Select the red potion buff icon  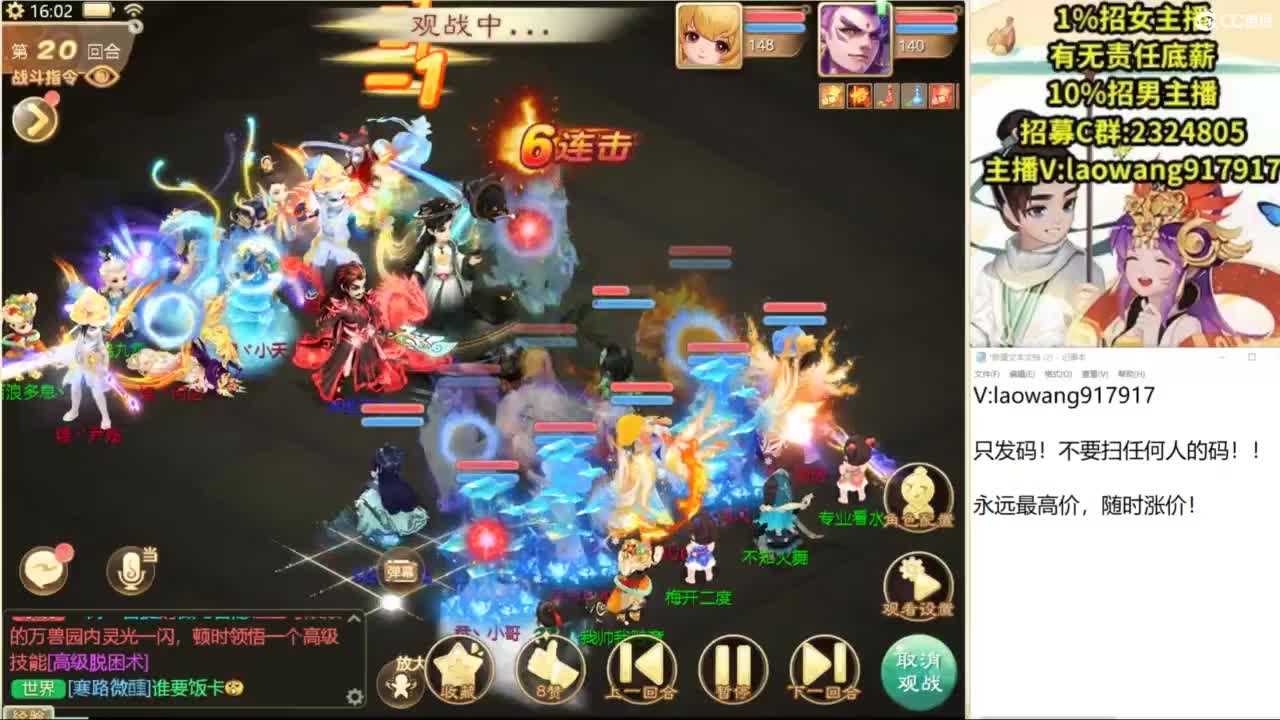click(x=887, y=95)
